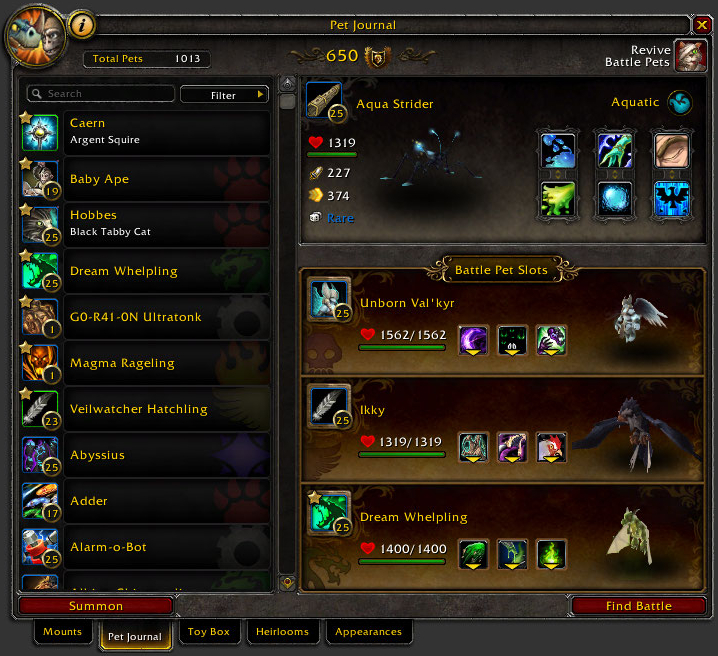Click the pet Search field
Viewport: 718px width, 656px height.
[100, 94]
